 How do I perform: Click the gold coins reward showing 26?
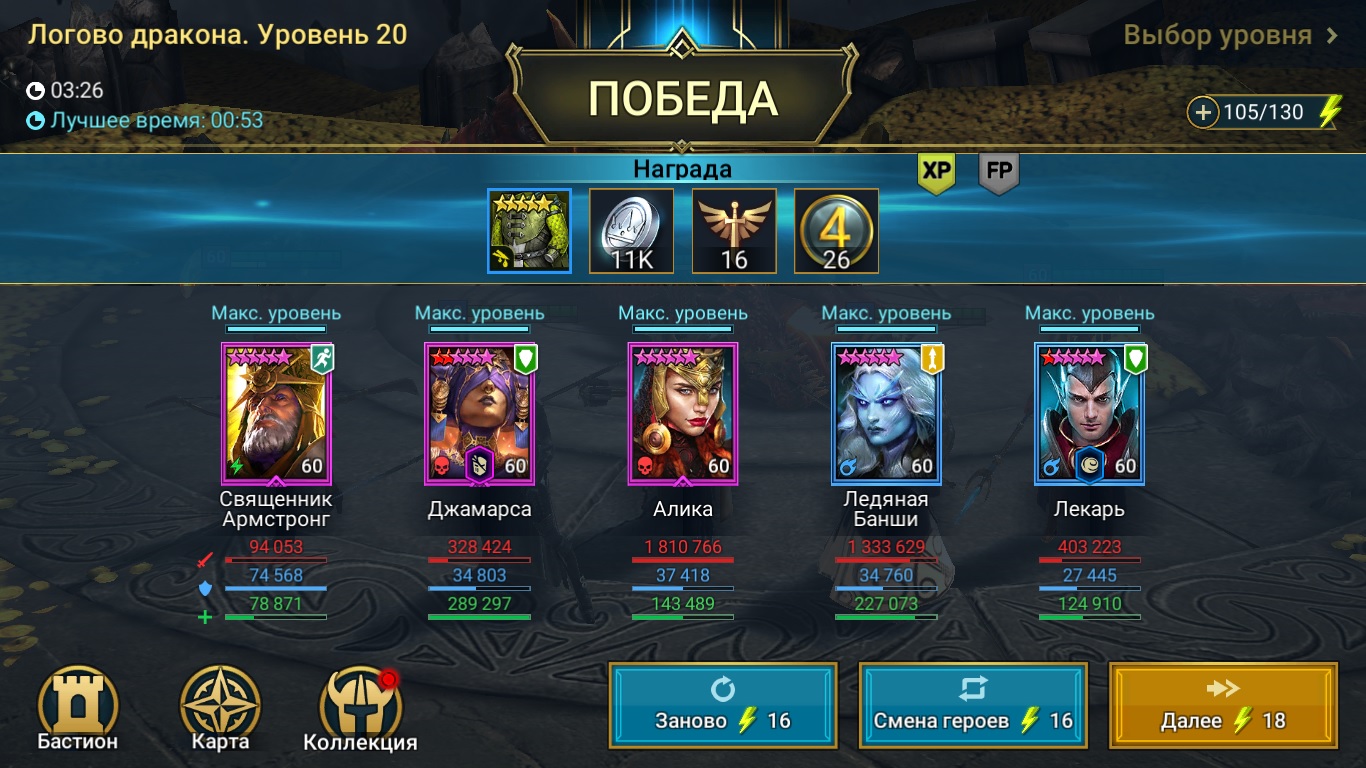point(836,229)
